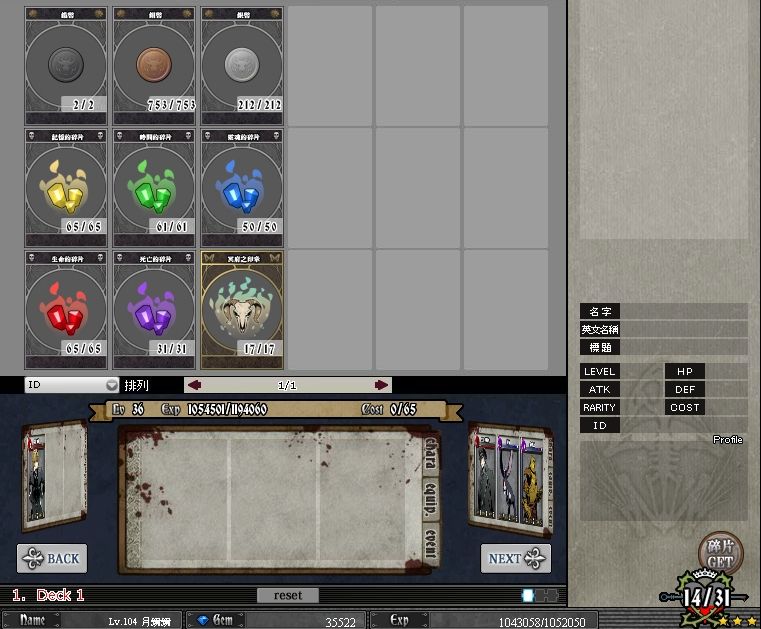Go to the previous card page

[x=195, y=385]
